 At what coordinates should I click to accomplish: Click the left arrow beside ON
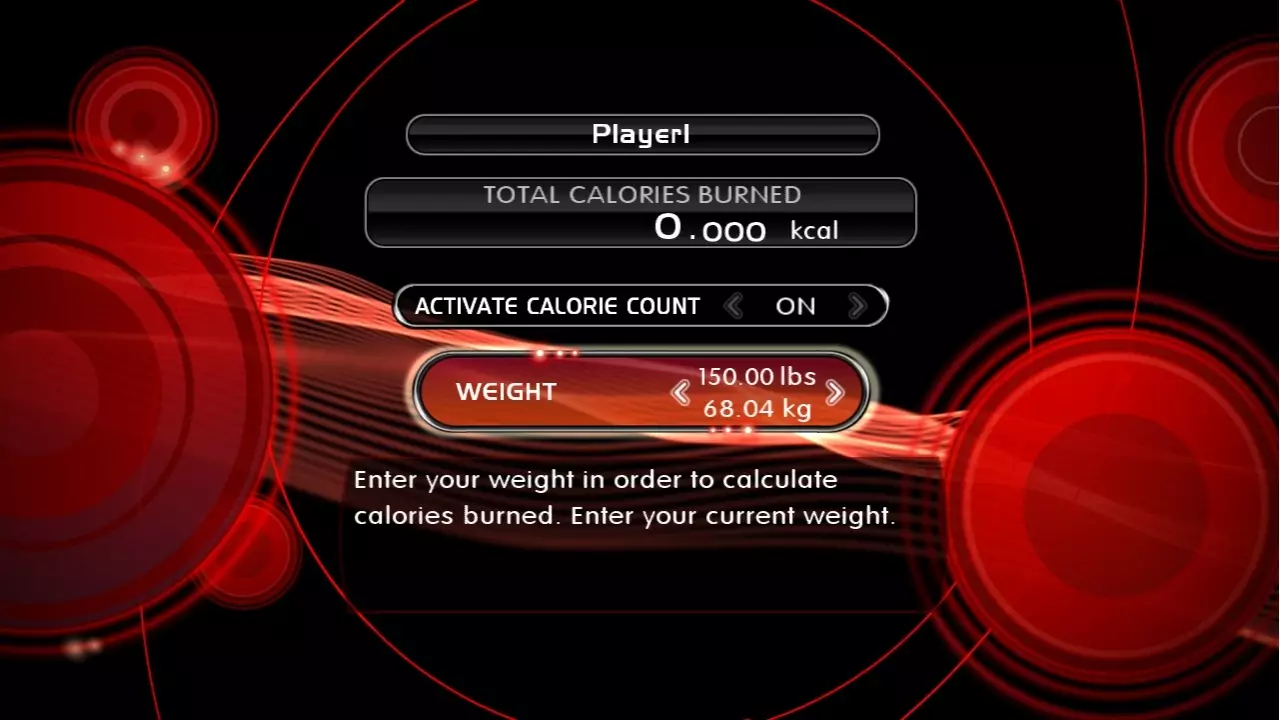pyautogui.click(x=735, y=306)
